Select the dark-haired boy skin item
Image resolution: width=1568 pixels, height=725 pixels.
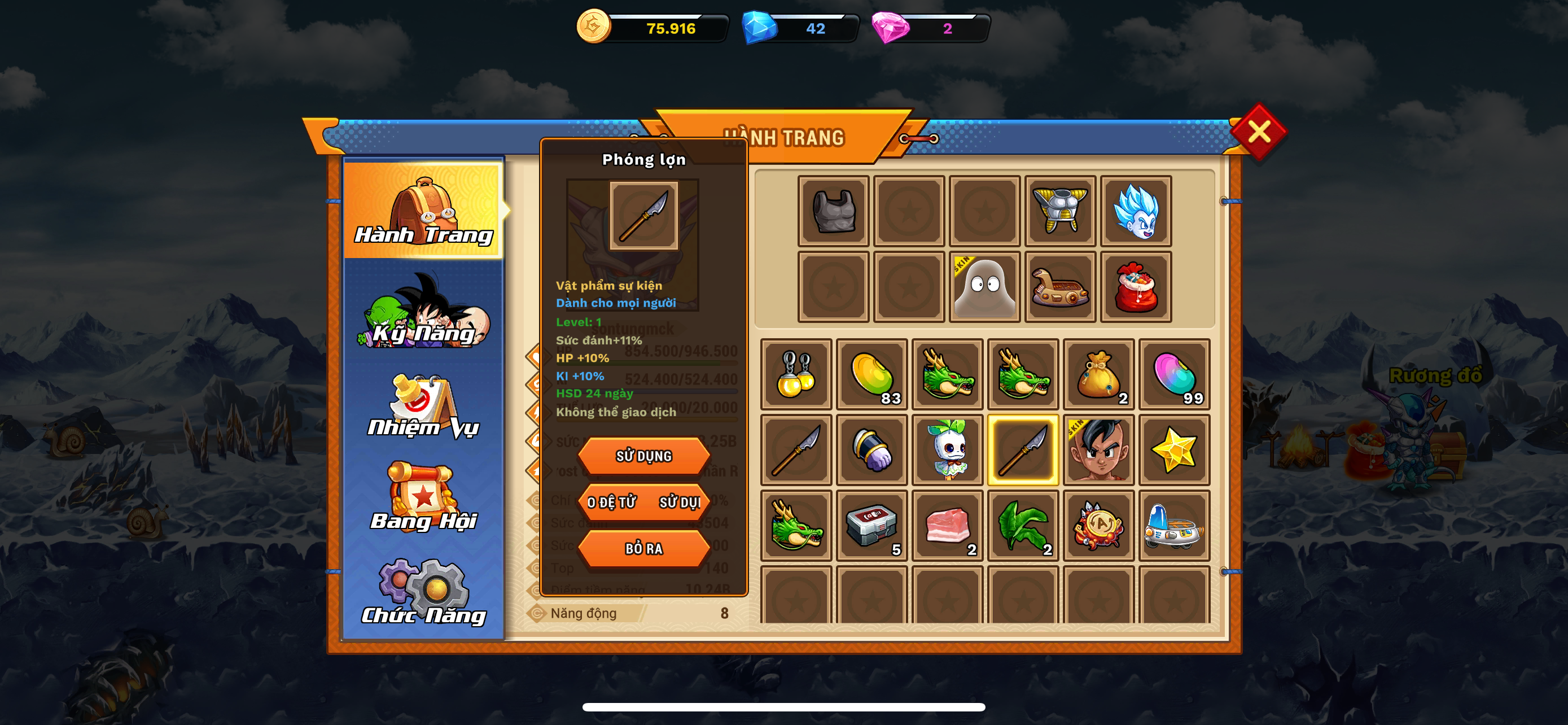[x=1099, y=450]
